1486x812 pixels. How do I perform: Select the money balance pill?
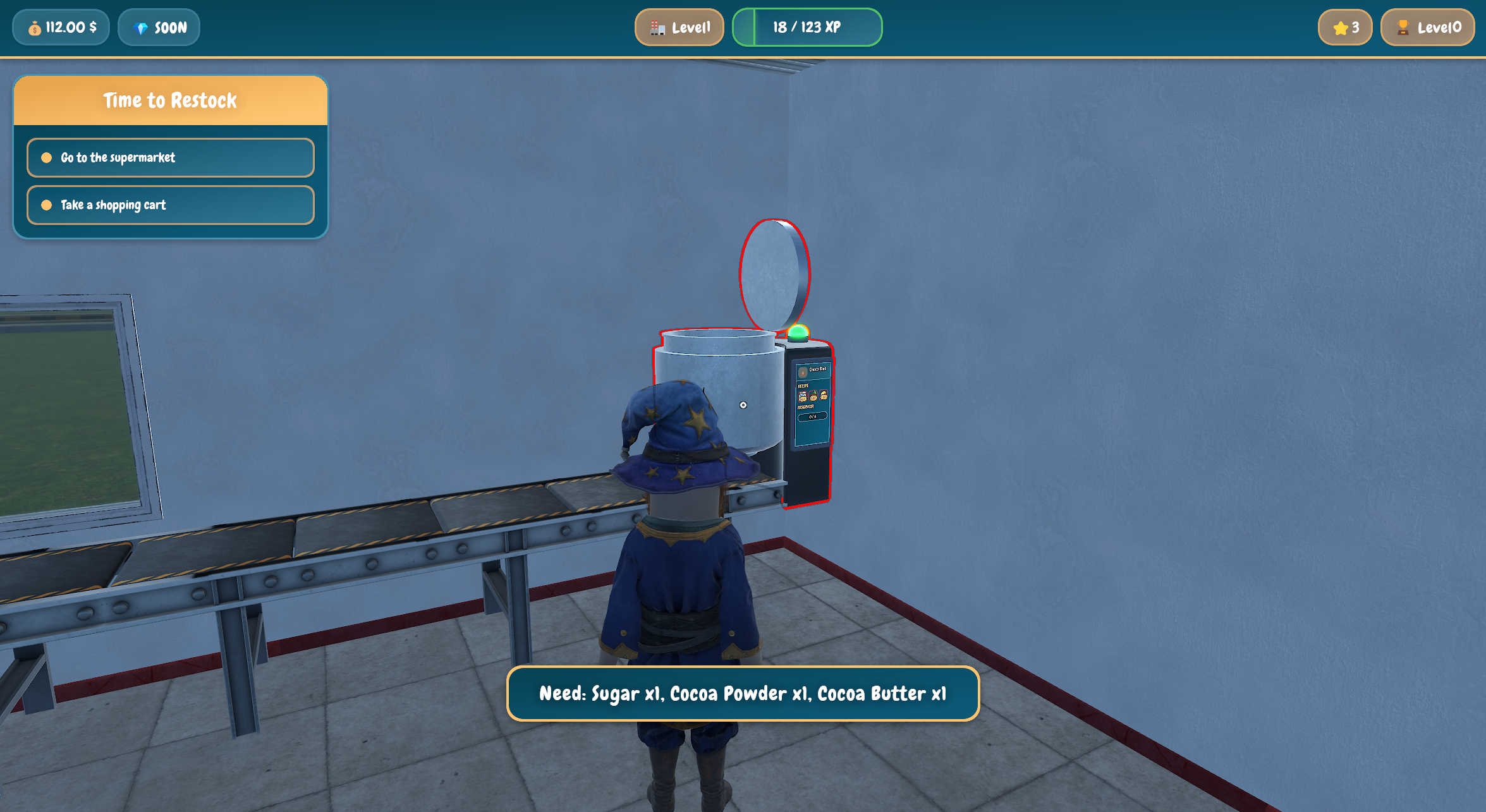[61, 27]
